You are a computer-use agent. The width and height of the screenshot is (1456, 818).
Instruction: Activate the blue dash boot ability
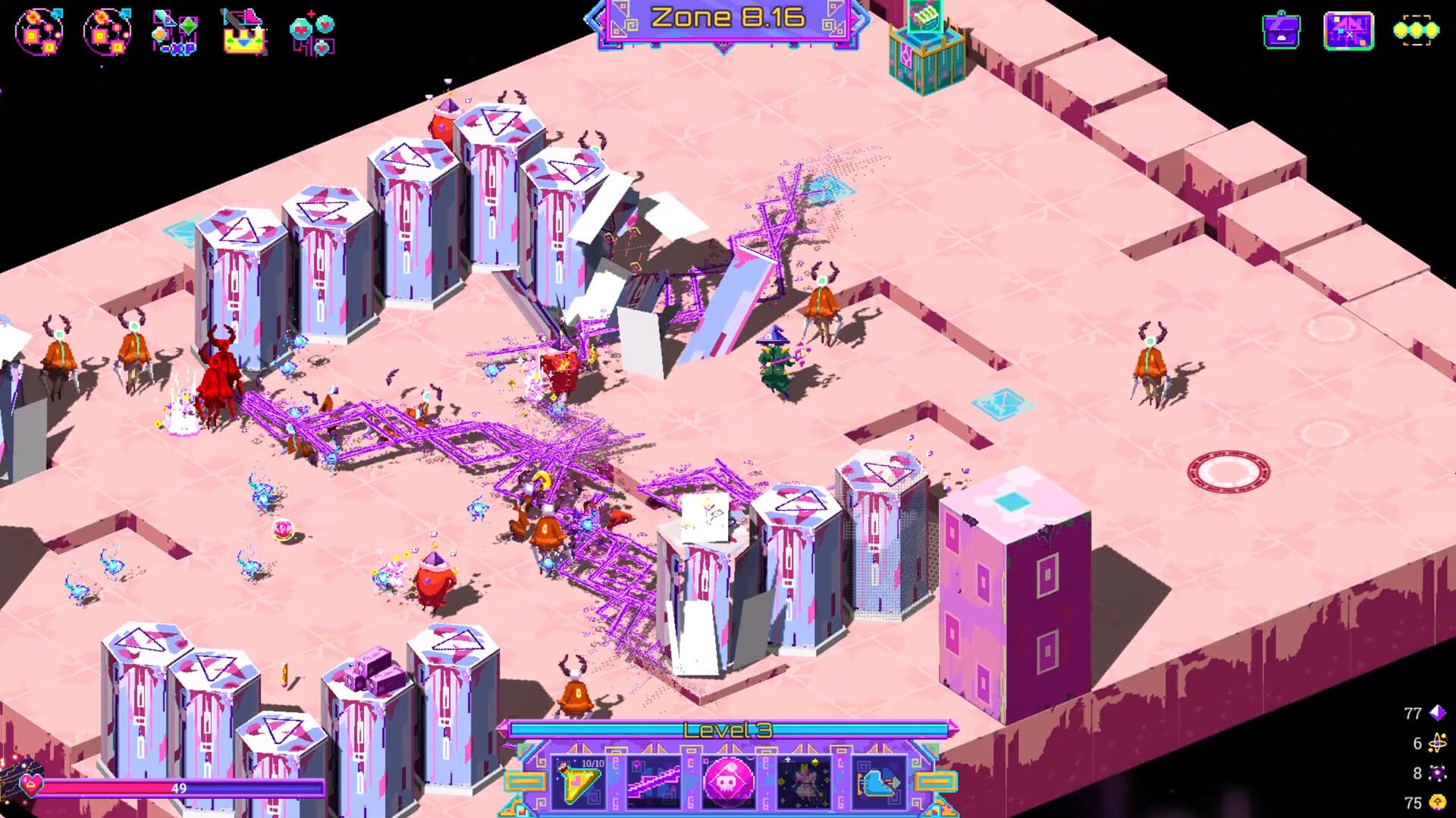878,782
